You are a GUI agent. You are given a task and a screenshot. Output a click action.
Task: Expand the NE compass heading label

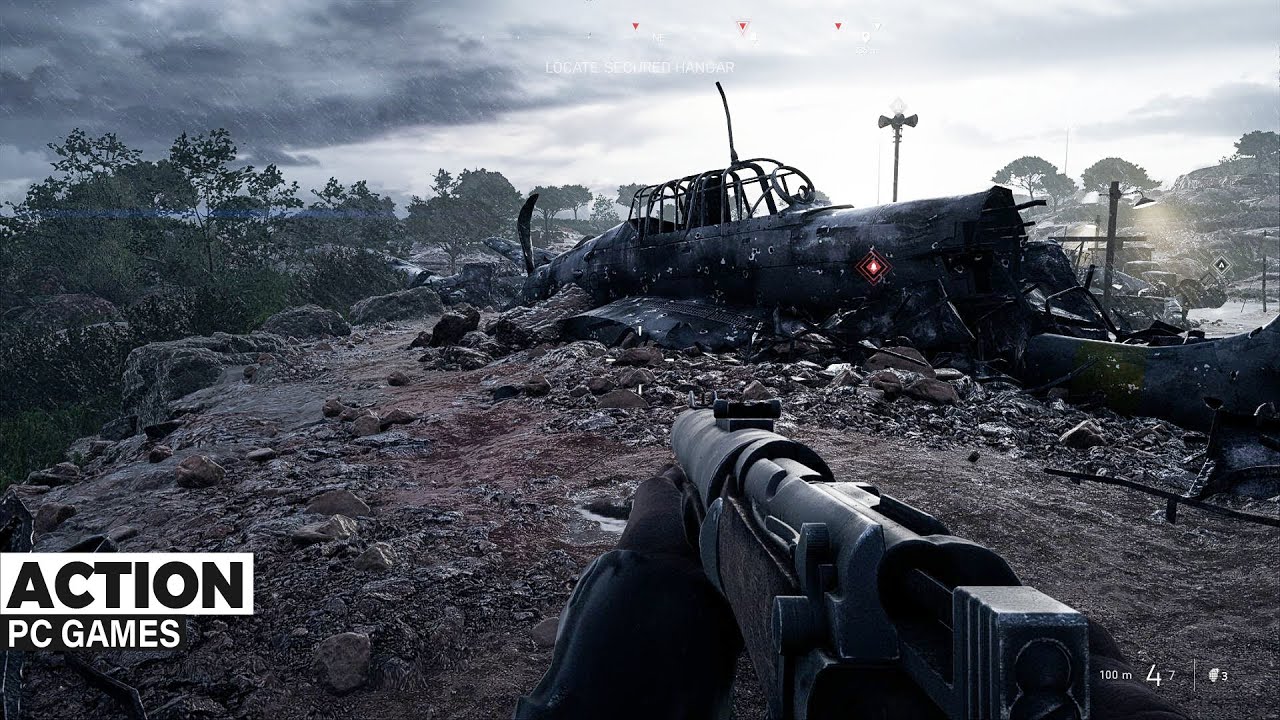[658, 38]
